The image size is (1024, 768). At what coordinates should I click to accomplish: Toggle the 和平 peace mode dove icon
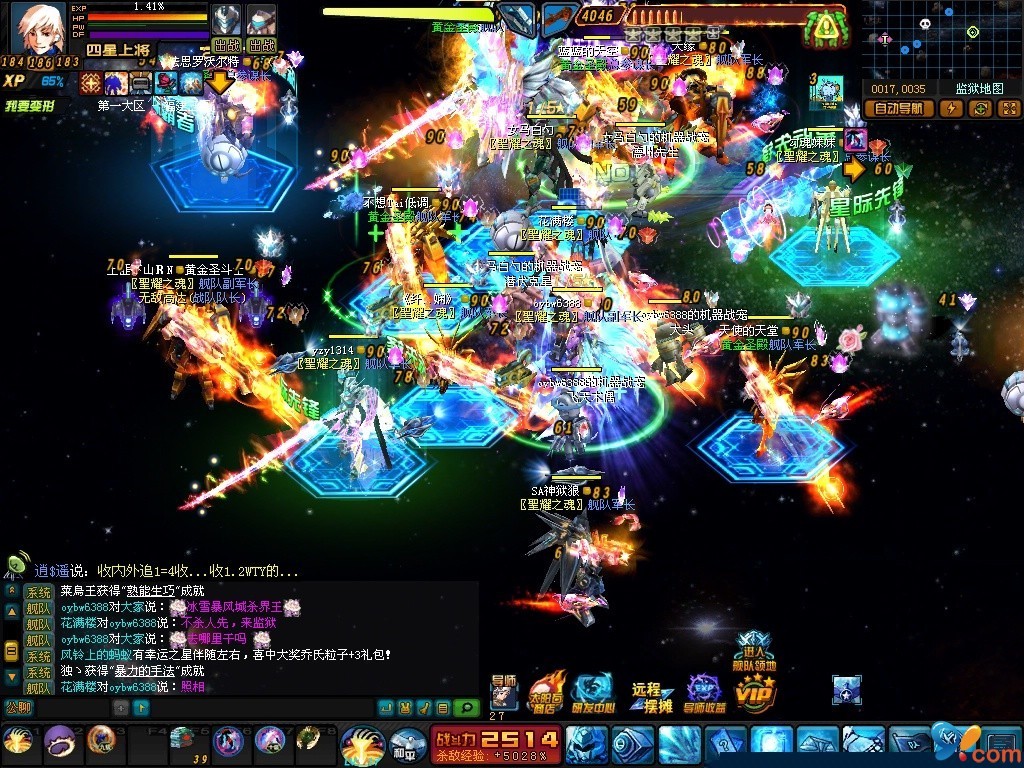pos(407,743)
